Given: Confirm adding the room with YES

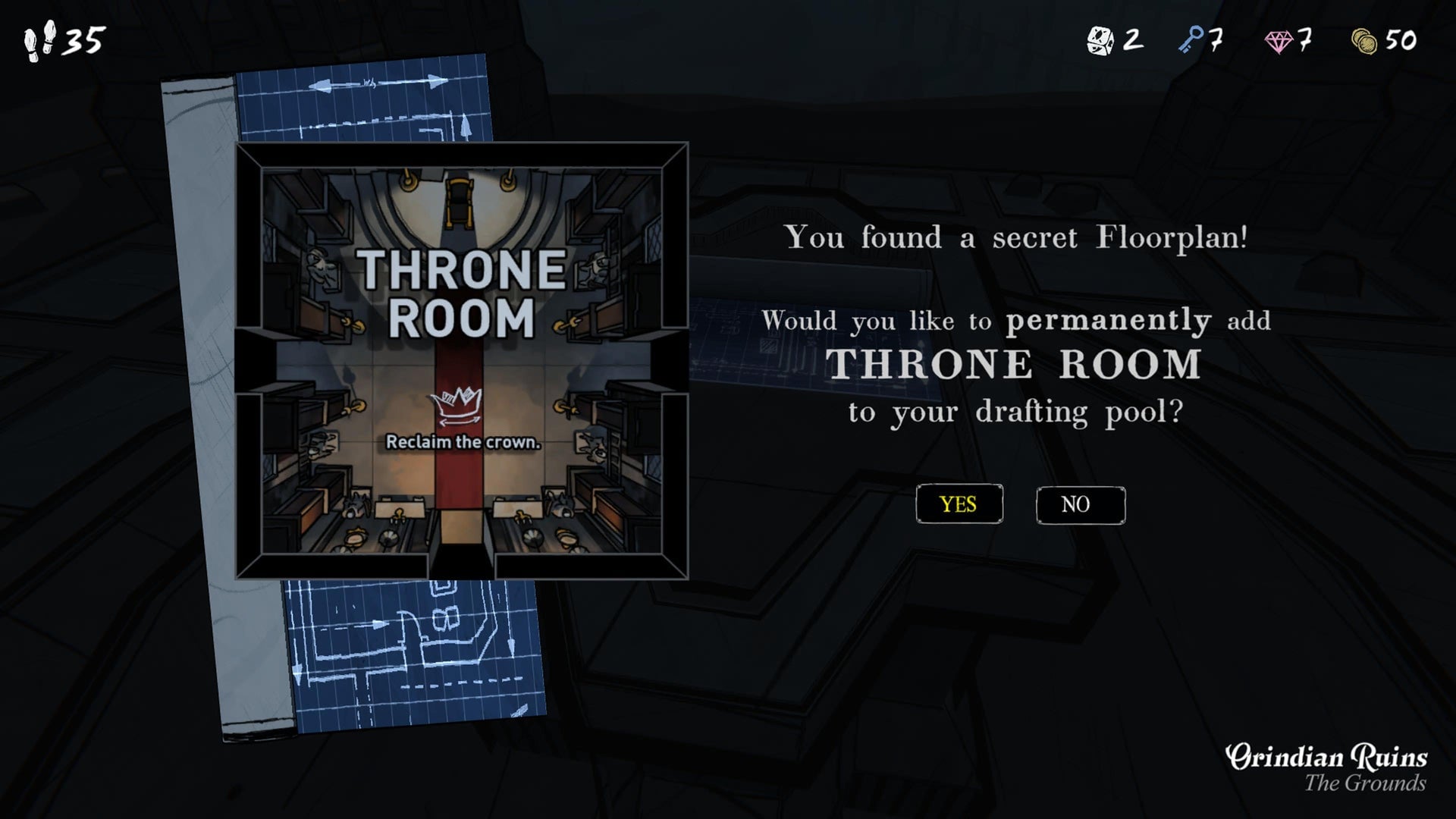Looking at the screenshot, I should pos(959,504).
